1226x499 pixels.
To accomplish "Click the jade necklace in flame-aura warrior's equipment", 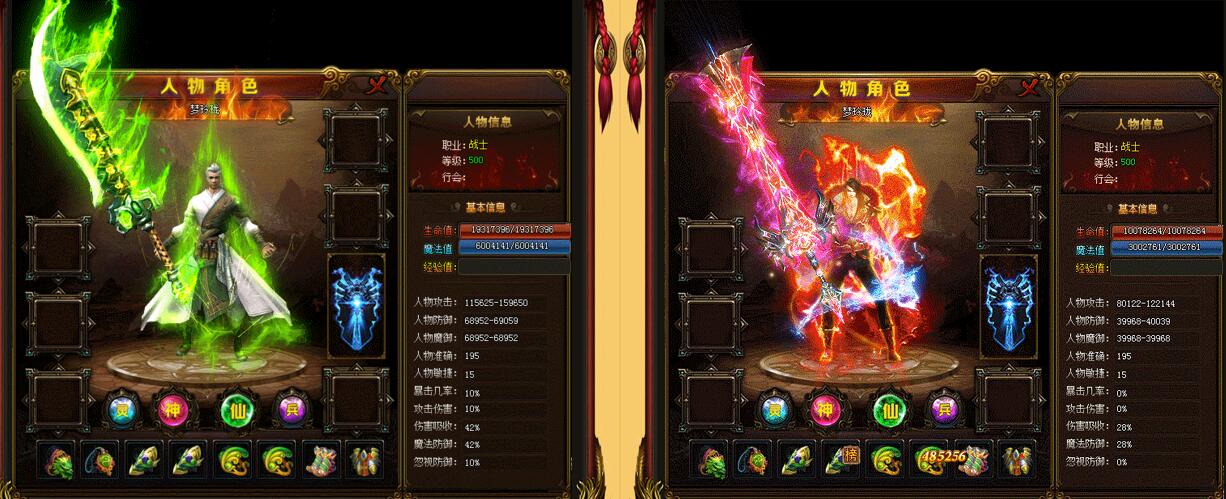I will [753, 460].
